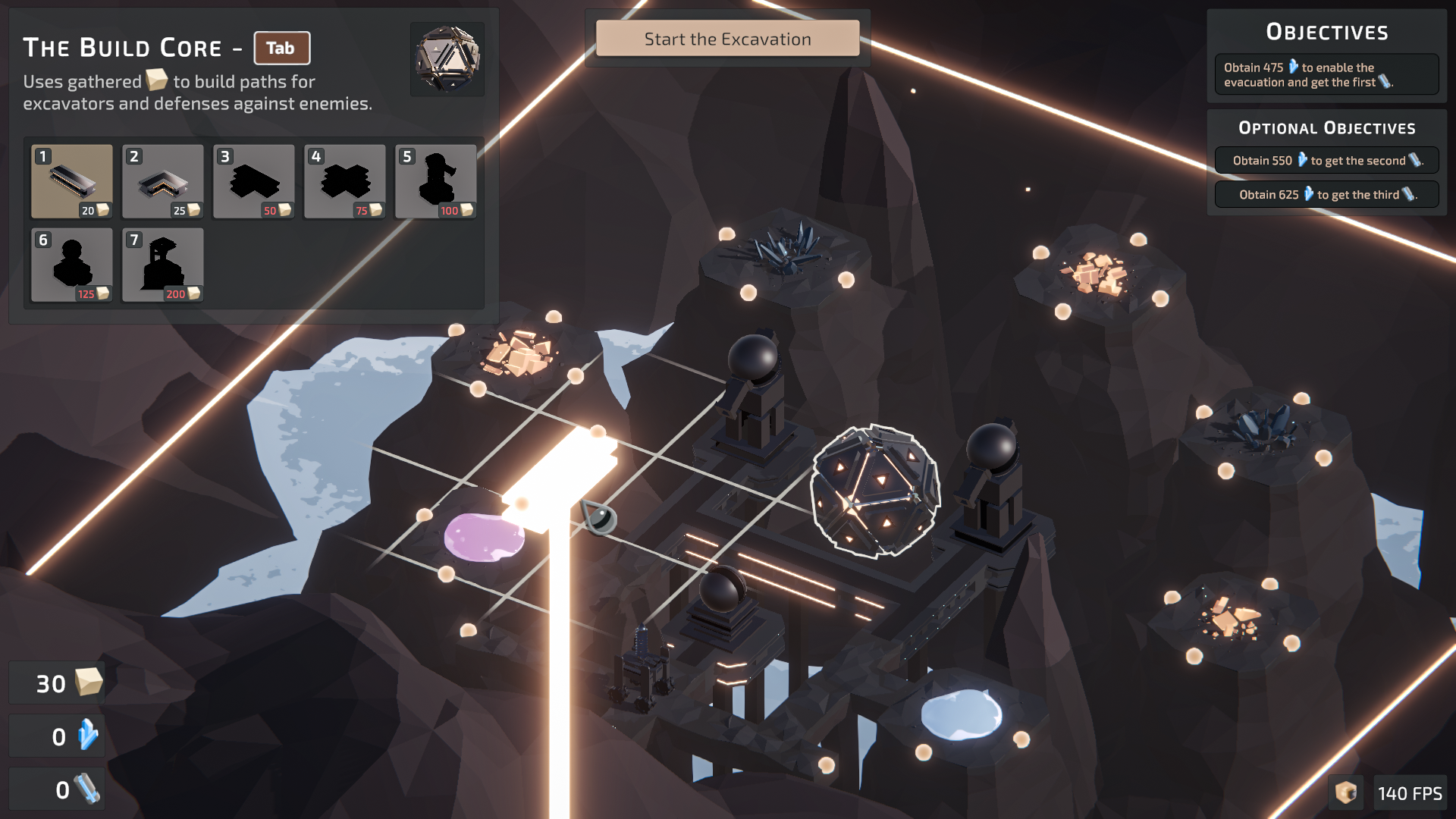Screen dimensions: 1456x819
Task: Open the Build Core polyhedron icon
Action: coord(447,59)
